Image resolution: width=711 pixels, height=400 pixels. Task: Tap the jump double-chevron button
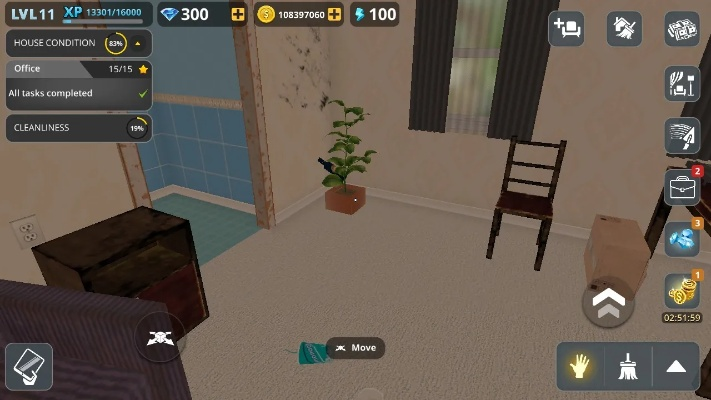[607, 302]
